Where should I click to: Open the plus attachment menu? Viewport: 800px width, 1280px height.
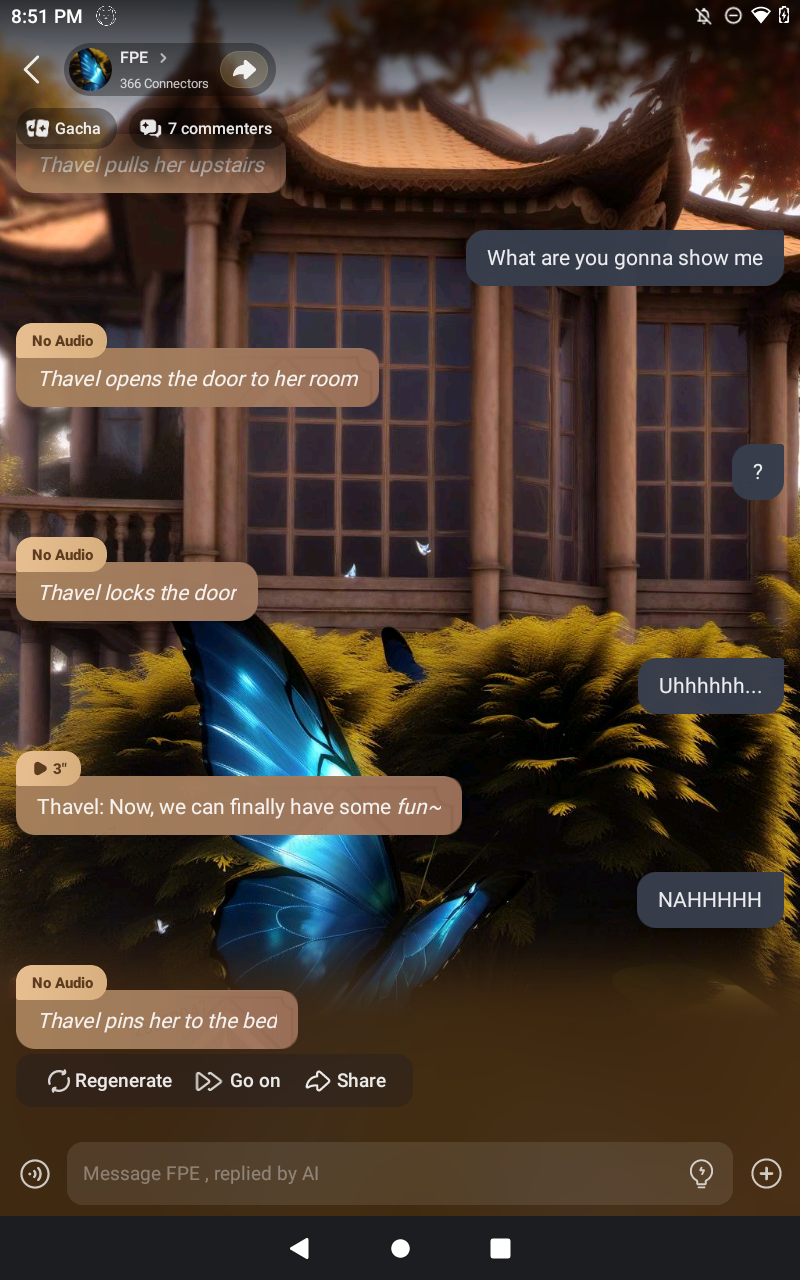coord(766,1173)
